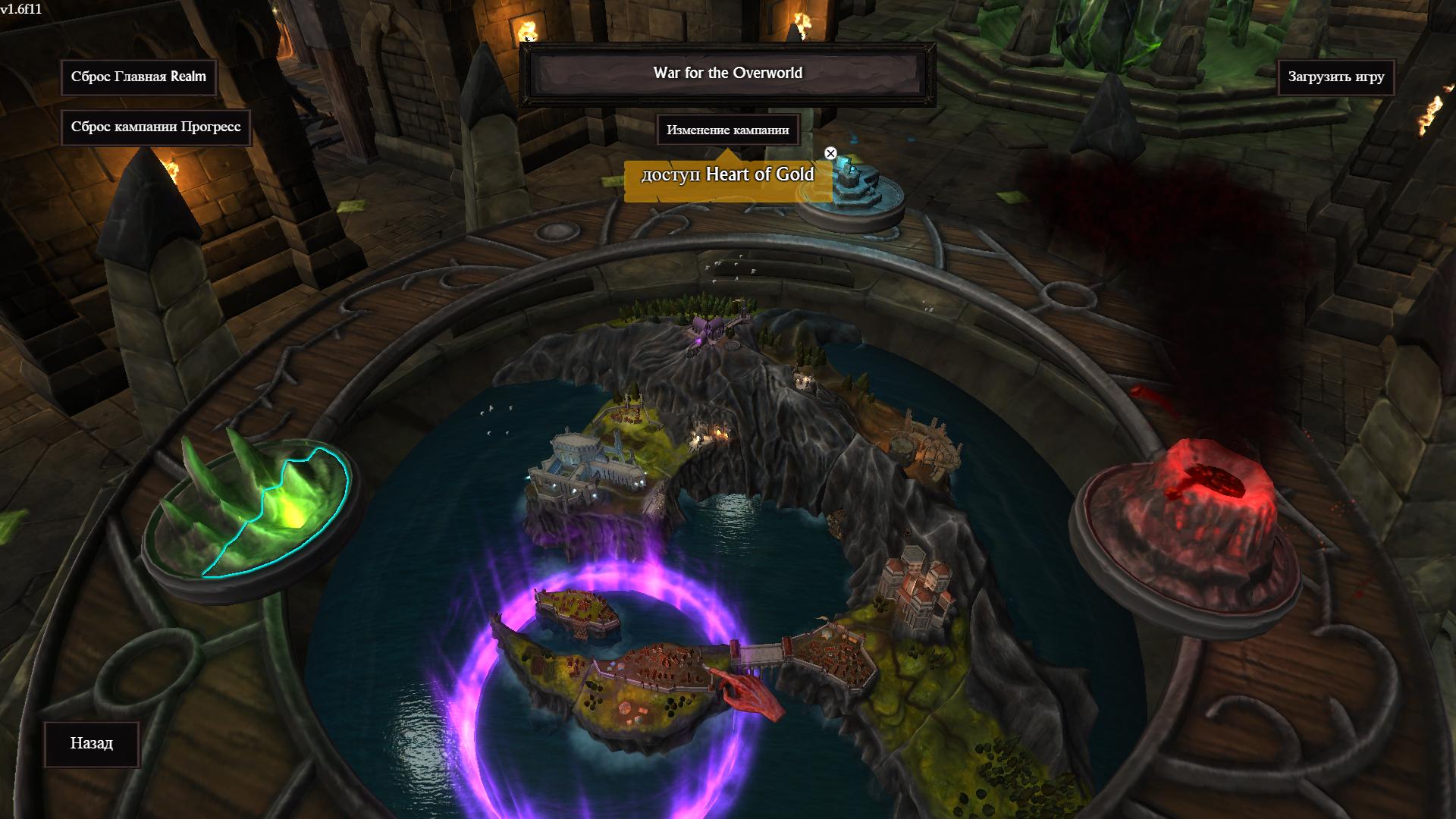
Task: Open the Изменение кампании campaign switcher
Action: [x=727, y=130]
